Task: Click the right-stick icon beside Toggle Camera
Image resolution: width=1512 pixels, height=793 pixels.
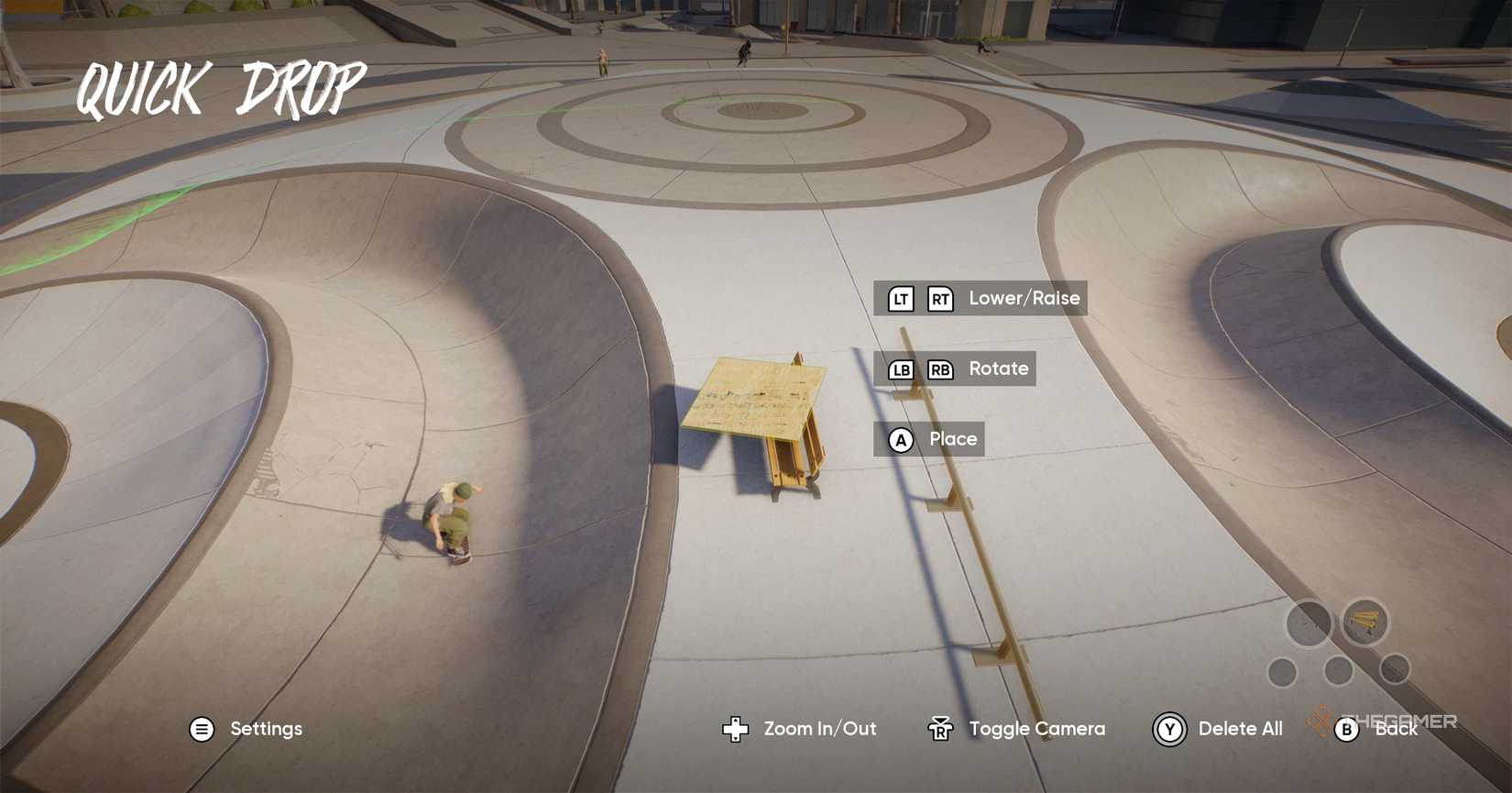Action: pos(940,729)
